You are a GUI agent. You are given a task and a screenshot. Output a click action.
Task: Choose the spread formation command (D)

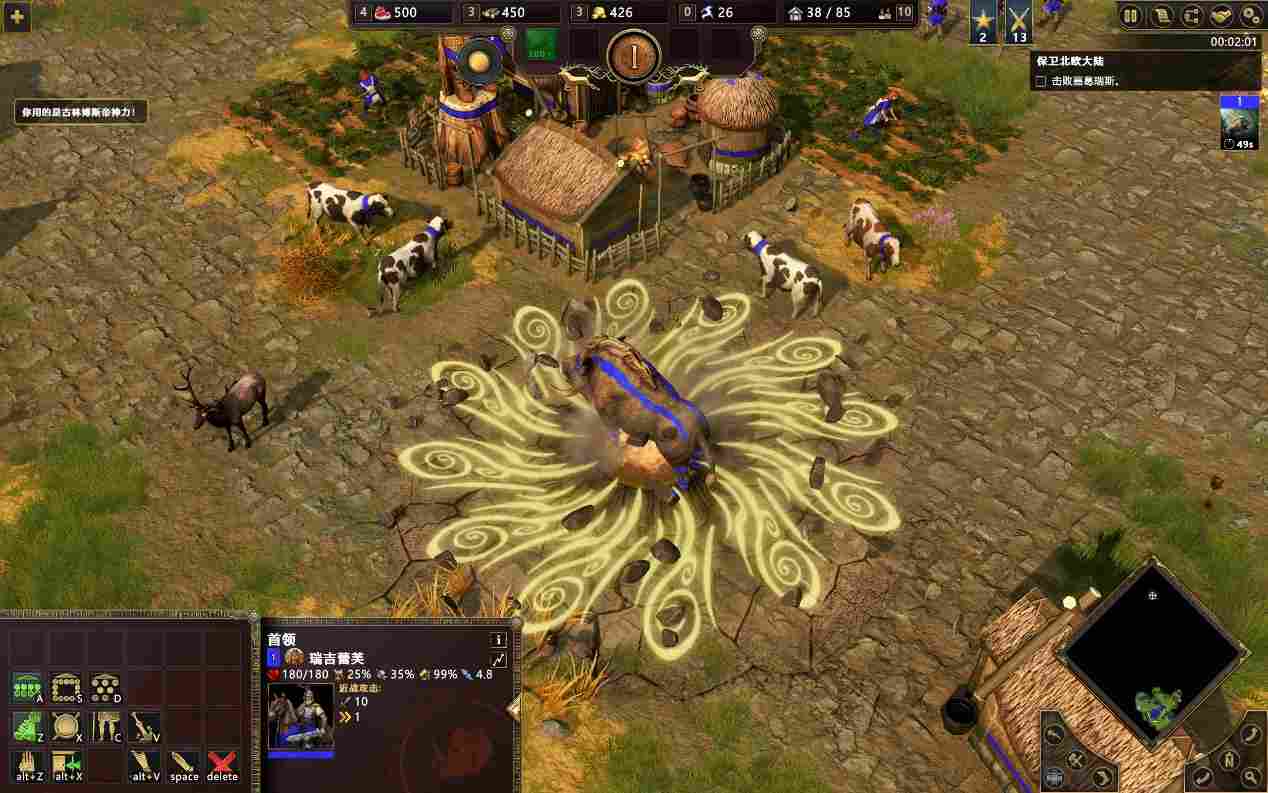[105, 688]
